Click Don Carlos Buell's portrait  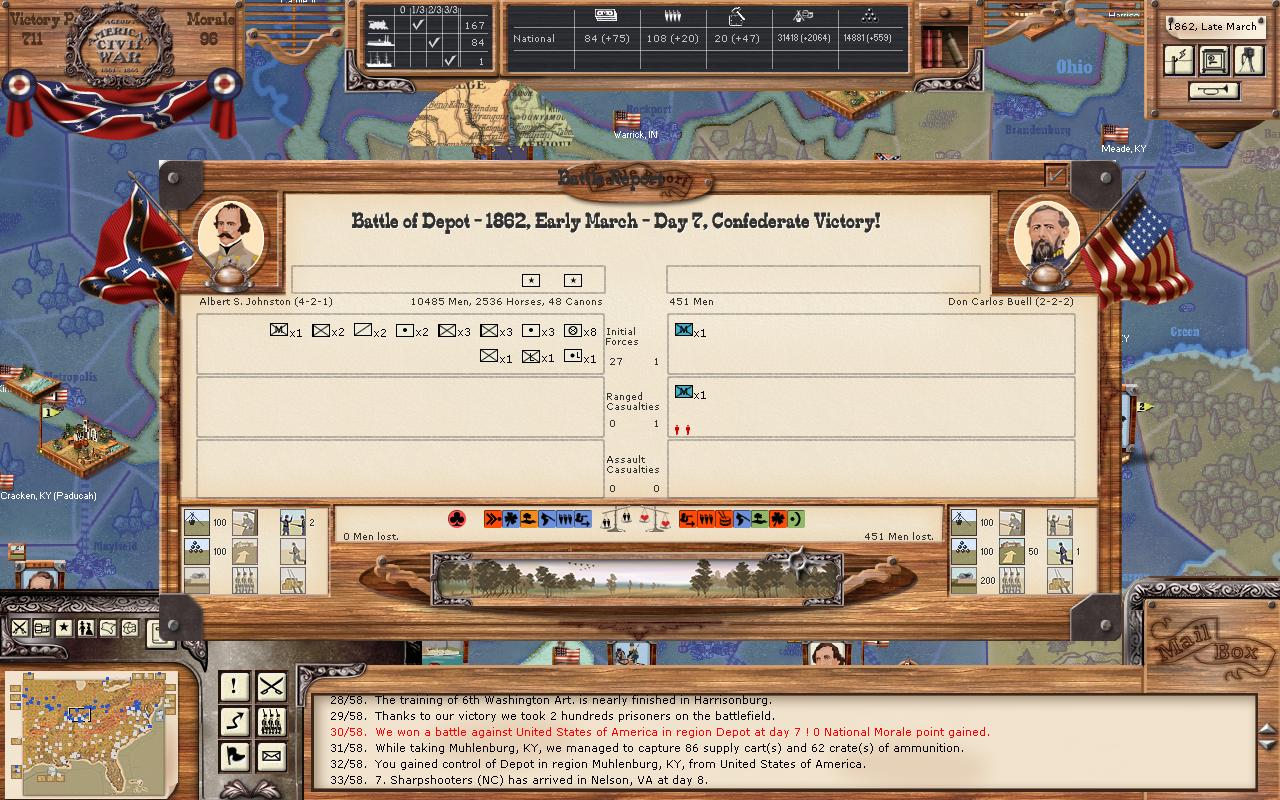(x=1047, y=237)
